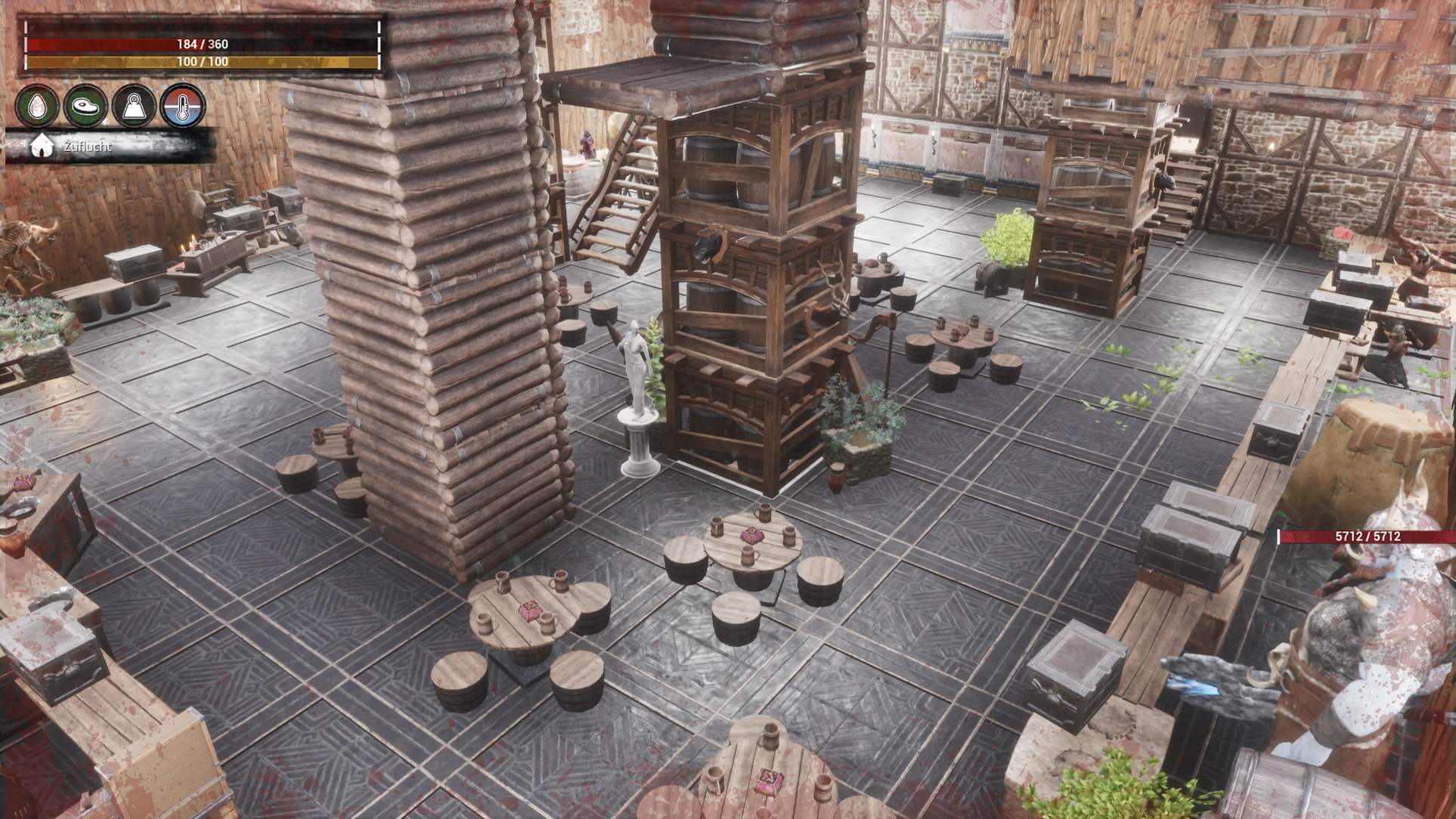This screenshot has width=1456, height=819.
Task: Click the weight encumbrance icon
Action: (x=134, y=107)
